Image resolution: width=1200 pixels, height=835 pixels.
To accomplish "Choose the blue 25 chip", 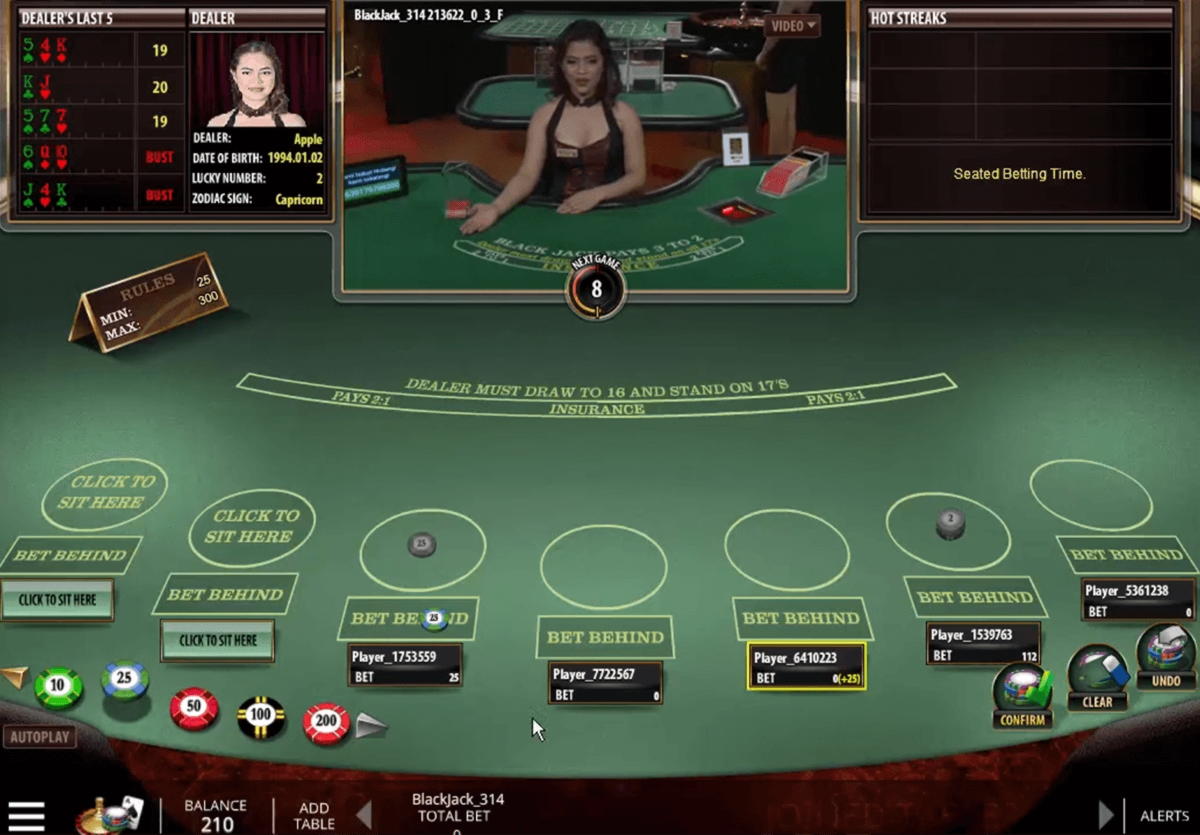I will click(x=125, y=681).
